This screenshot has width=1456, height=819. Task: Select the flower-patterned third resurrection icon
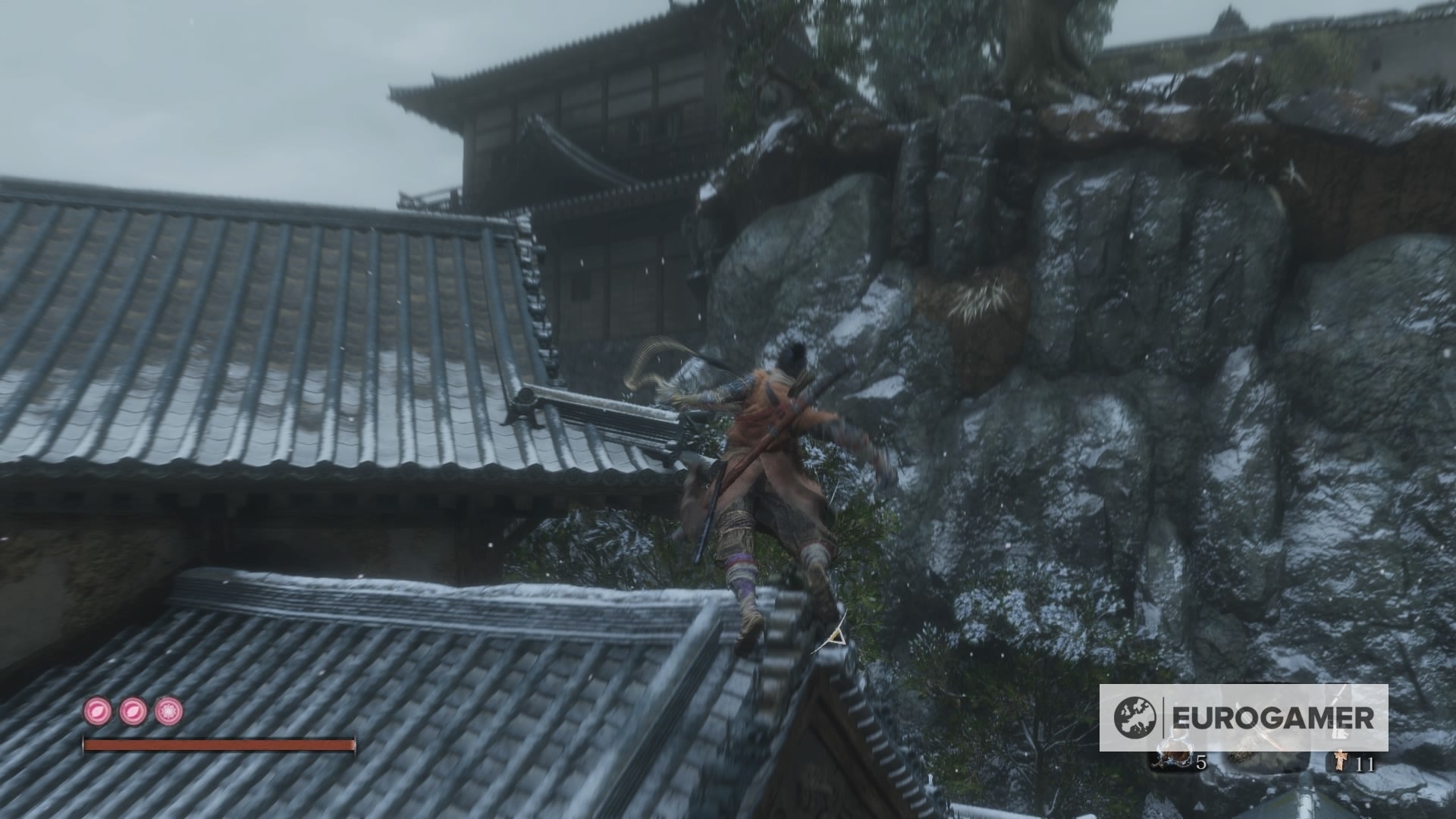tap(168, 711)
